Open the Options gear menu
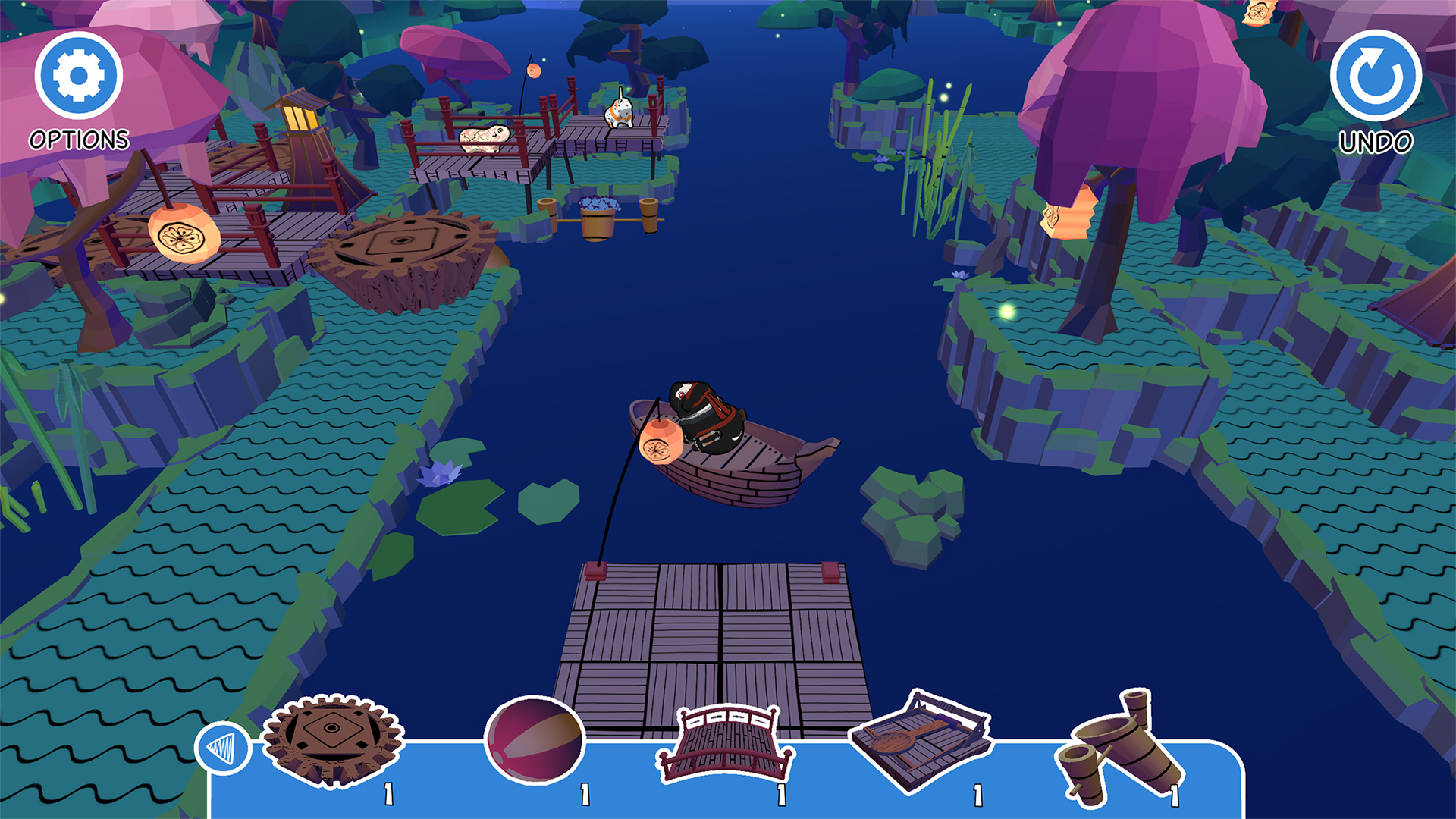 [78, 76]
